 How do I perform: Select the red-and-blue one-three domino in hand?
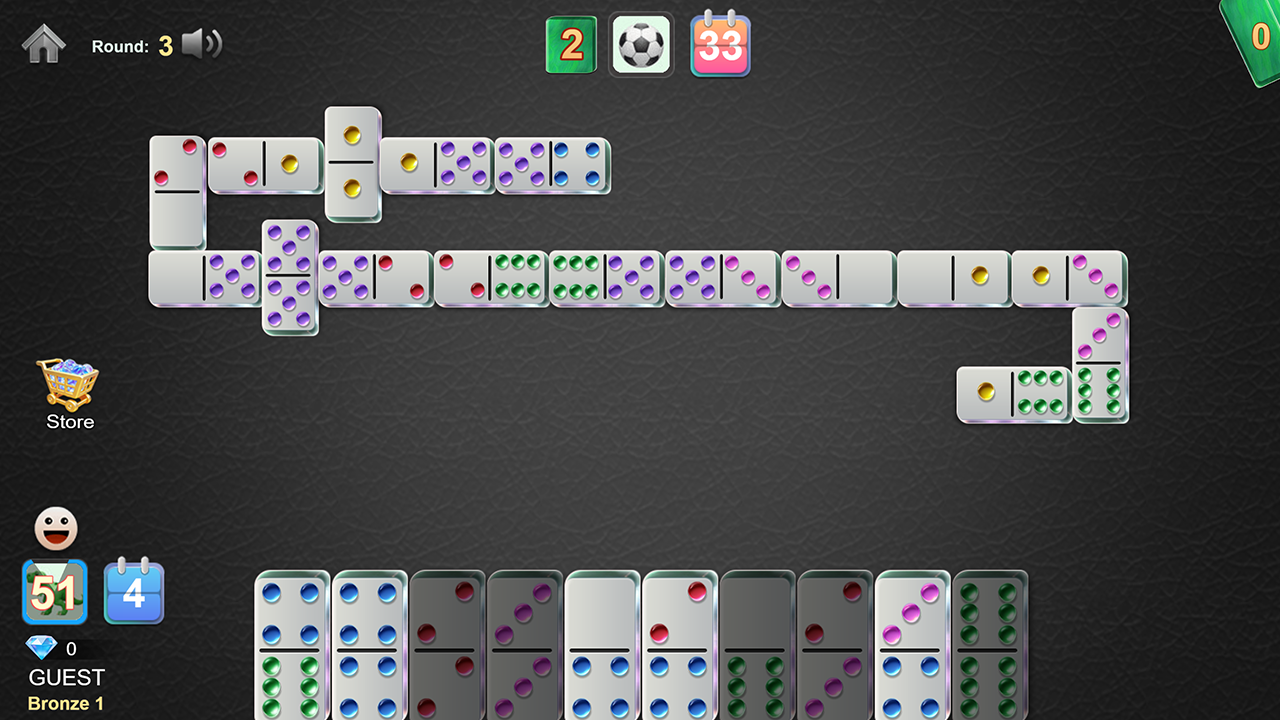coord(682,645)
